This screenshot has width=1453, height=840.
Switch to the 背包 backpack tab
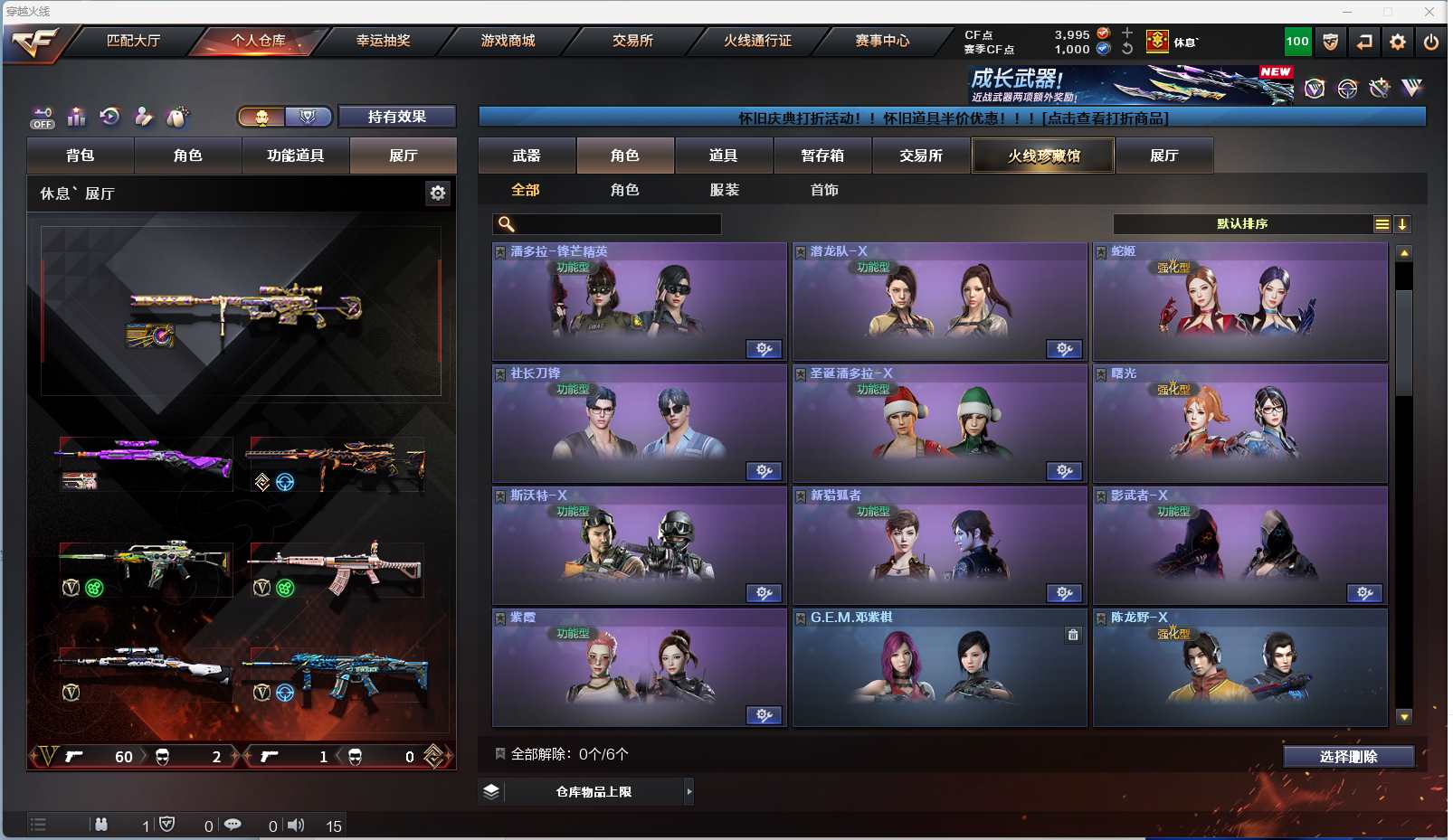tap(81, 156)
